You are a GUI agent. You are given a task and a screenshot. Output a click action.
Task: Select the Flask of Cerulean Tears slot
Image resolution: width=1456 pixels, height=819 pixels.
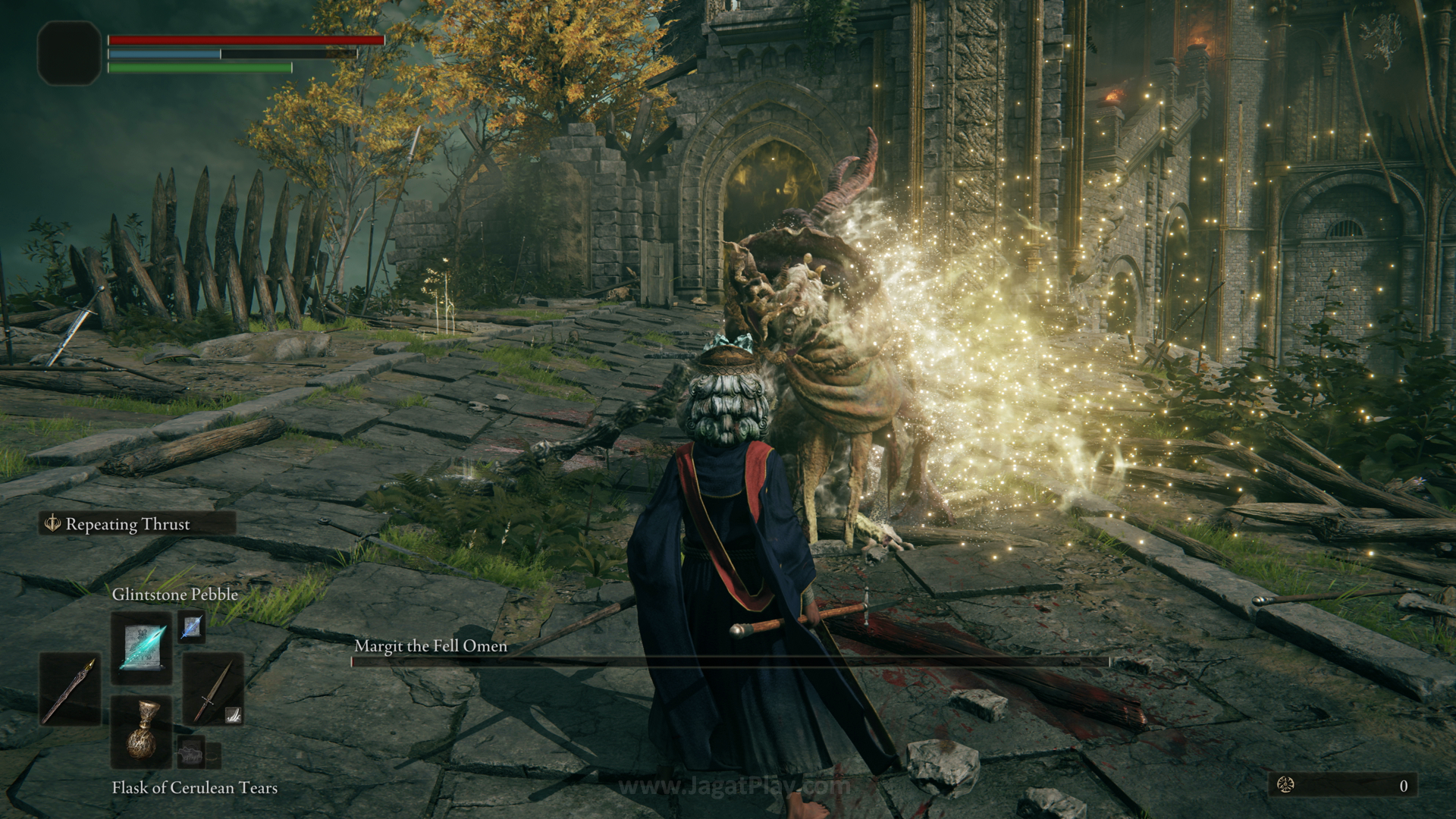142,733
